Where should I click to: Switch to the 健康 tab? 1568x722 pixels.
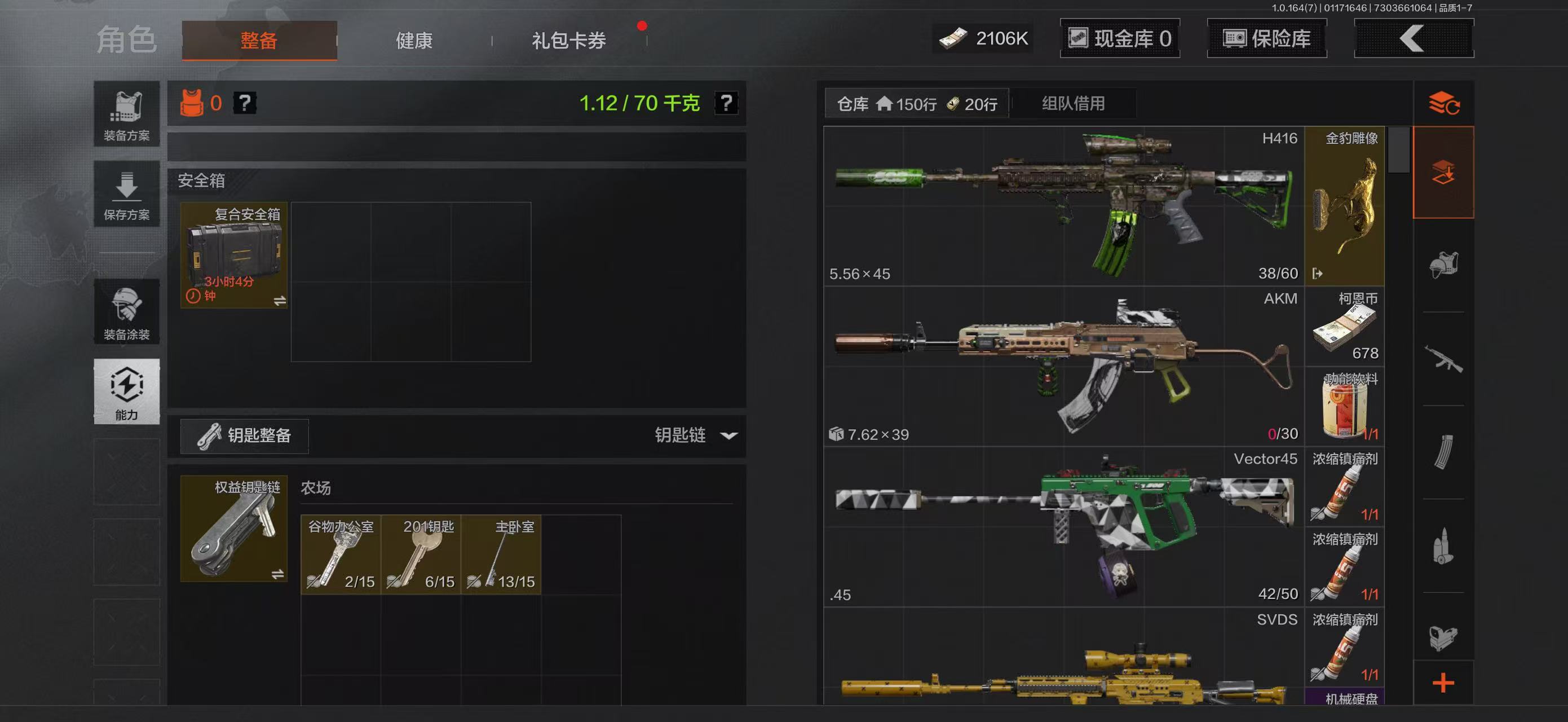(x=414, y=41)
